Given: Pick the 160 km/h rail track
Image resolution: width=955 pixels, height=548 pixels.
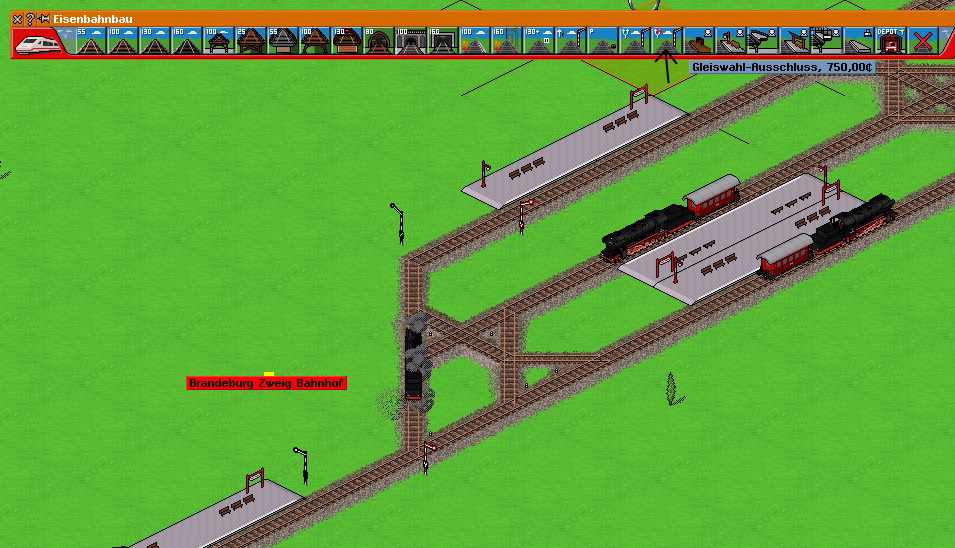Looking at the screenshot, I should 186,41.
